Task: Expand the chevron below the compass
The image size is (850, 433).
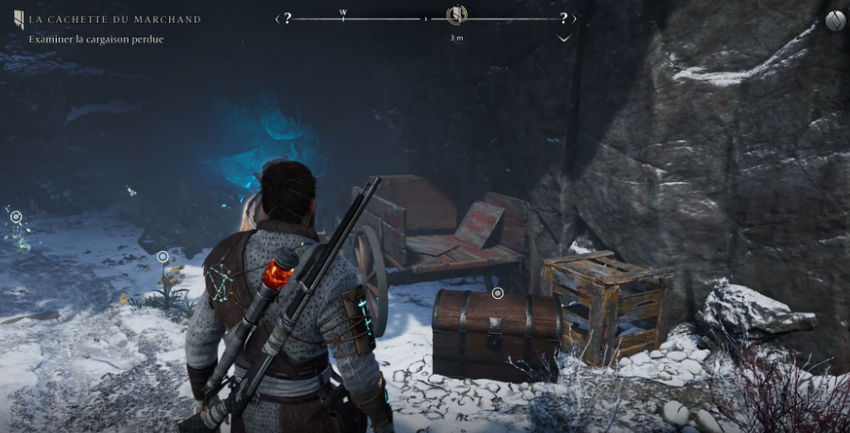Action: (x=564, y=39)
